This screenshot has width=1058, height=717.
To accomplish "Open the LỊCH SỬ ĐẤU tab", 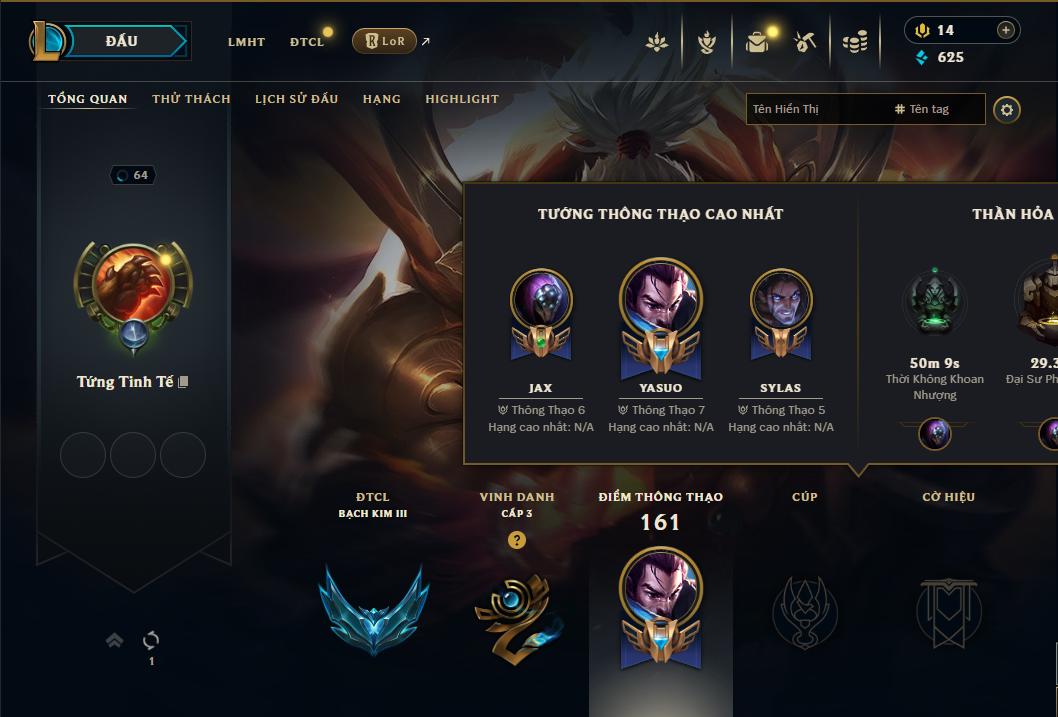I will (296, 99).
